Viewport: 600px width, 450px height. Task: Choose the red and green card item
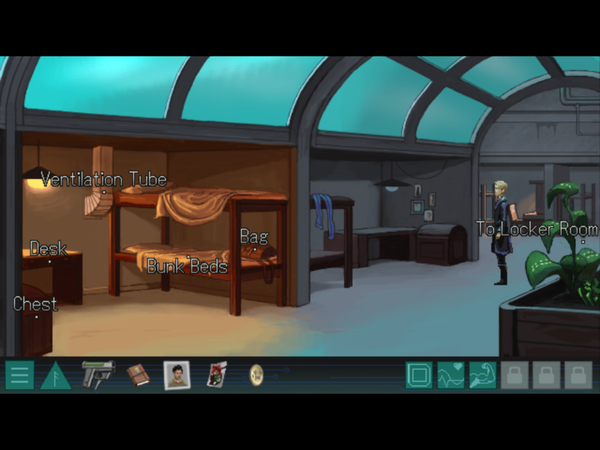click(217, 375)
